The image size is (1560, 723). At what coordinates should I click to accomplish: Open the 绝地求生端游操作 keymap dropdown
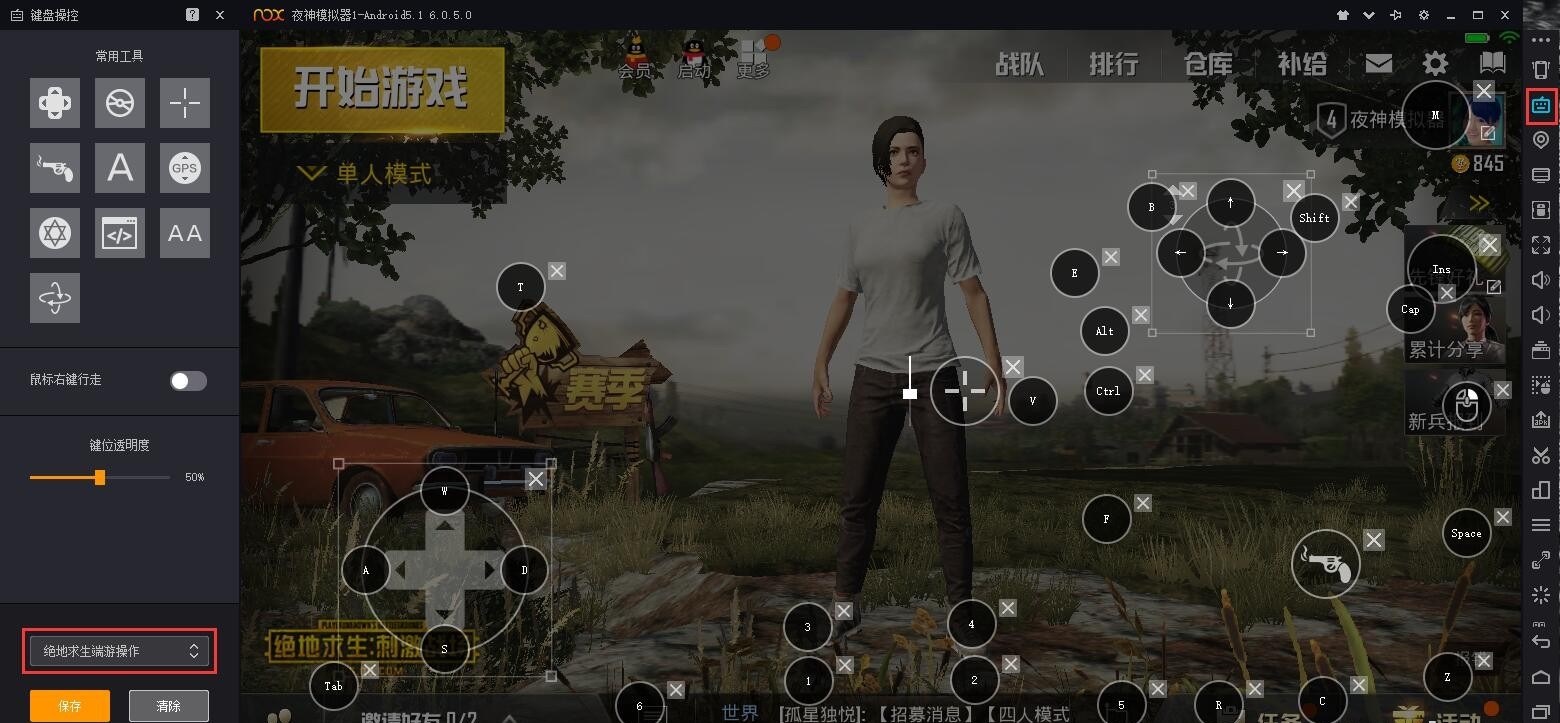coord(119,651)
